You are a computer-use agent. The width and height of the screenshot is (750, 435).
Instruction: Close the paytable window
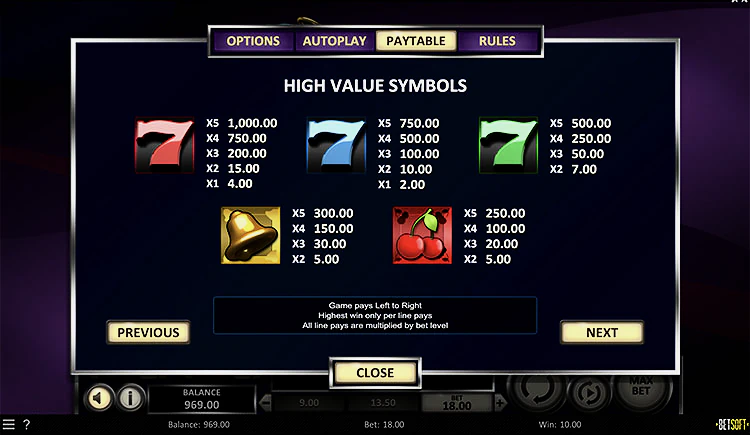click(x=375, y=372)
